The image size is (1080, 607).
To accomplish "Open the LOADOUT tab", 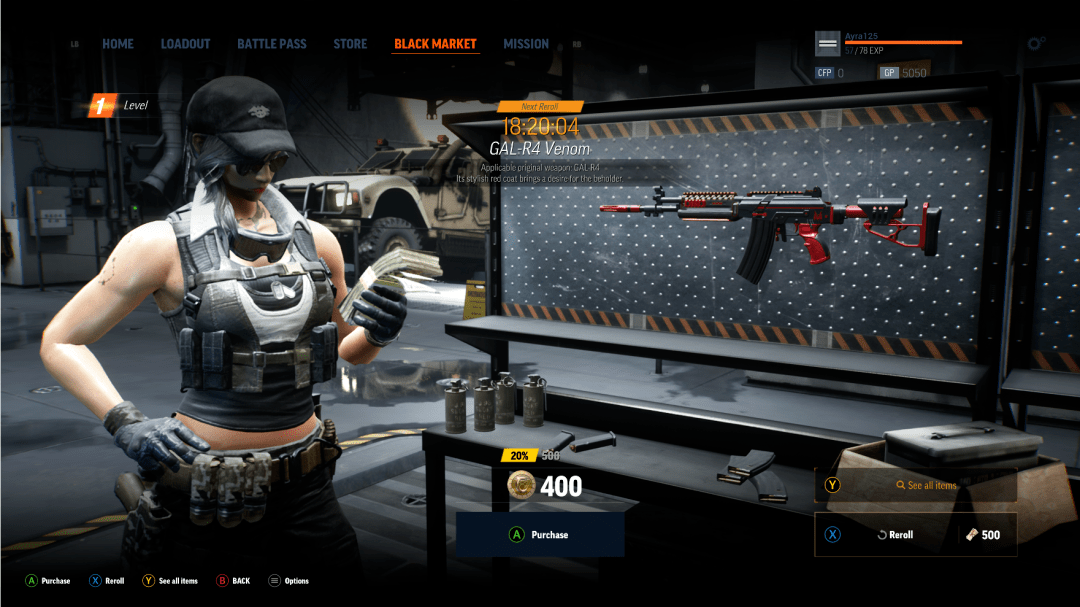I will click(185, 44).
